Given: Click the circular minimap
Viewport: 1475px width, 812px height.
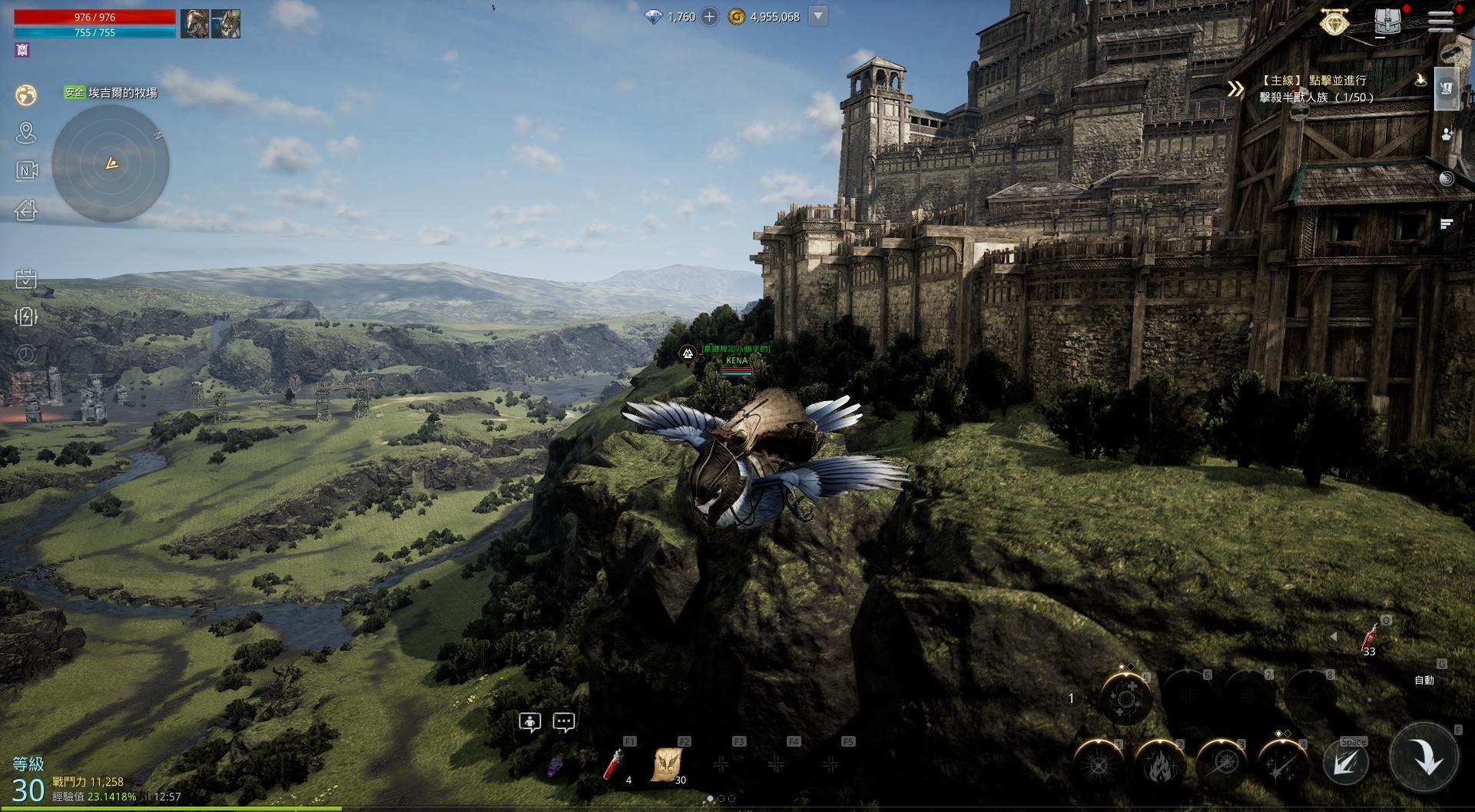Looking at the screenshot, I should point(111,163).
